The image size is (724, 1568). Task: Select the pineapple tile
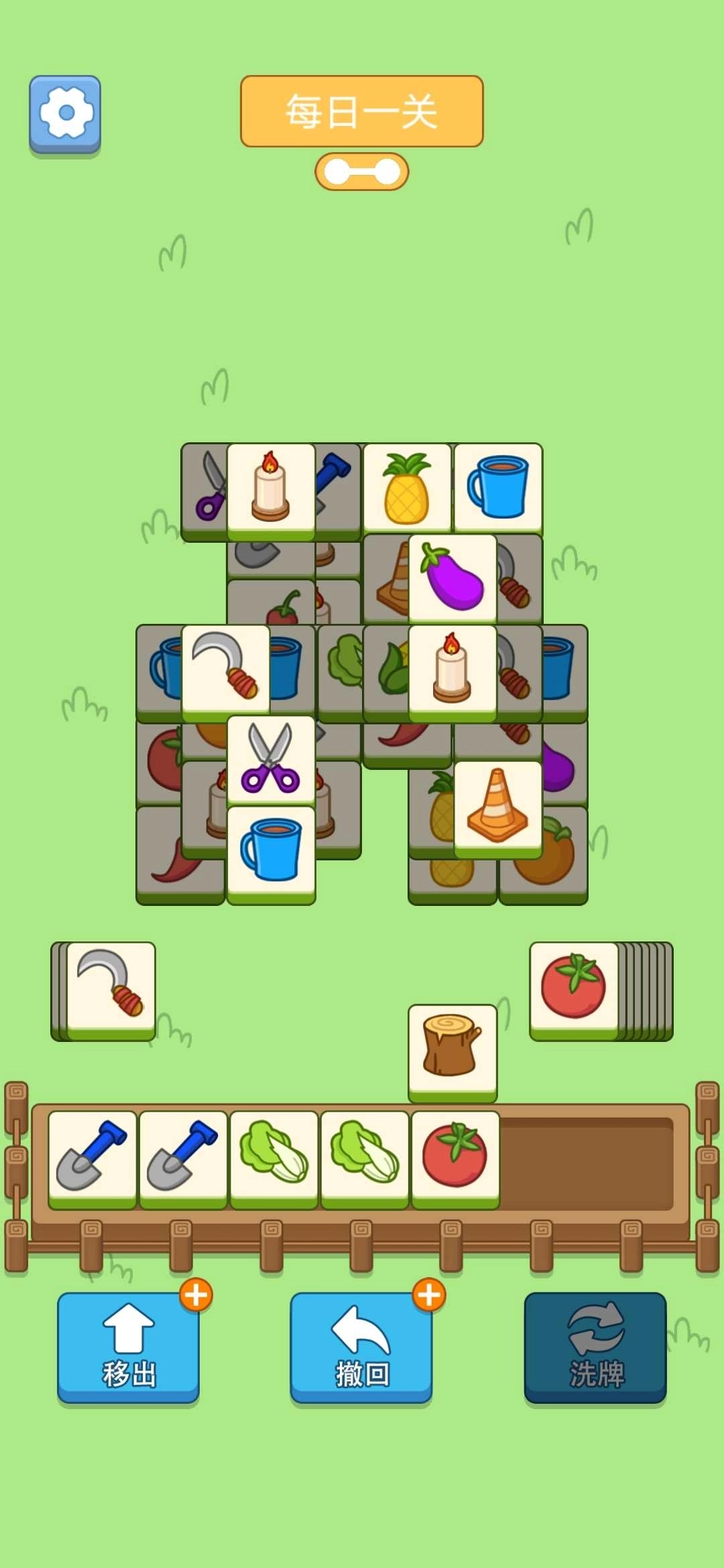(x=406, y=489)
